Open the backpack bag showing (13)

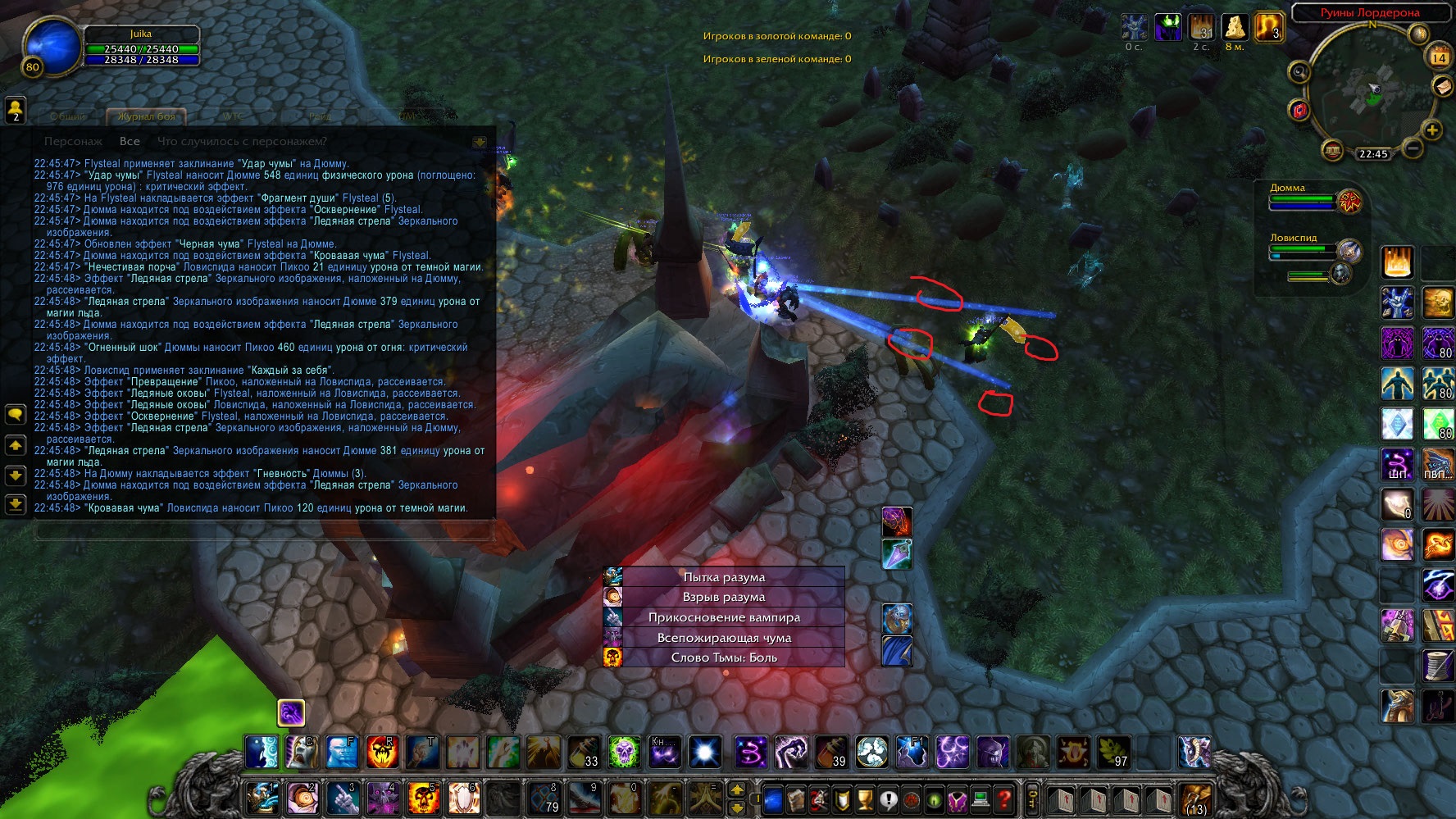coord(1195,798)
